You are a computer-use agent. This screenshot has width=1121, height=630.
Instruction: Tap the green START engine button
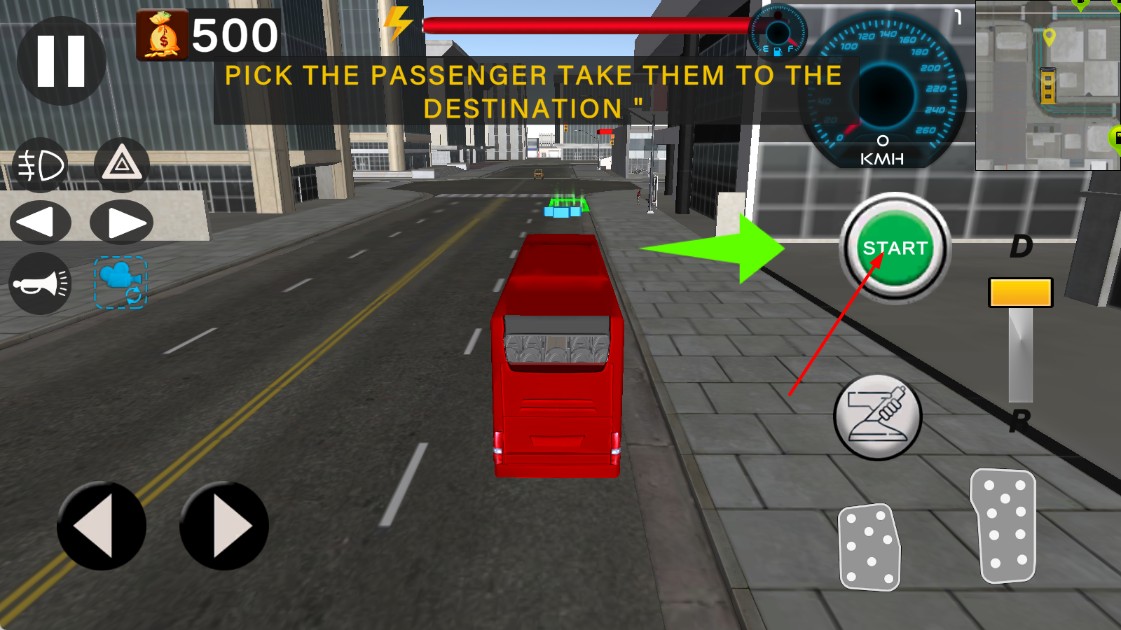point(894,247)
